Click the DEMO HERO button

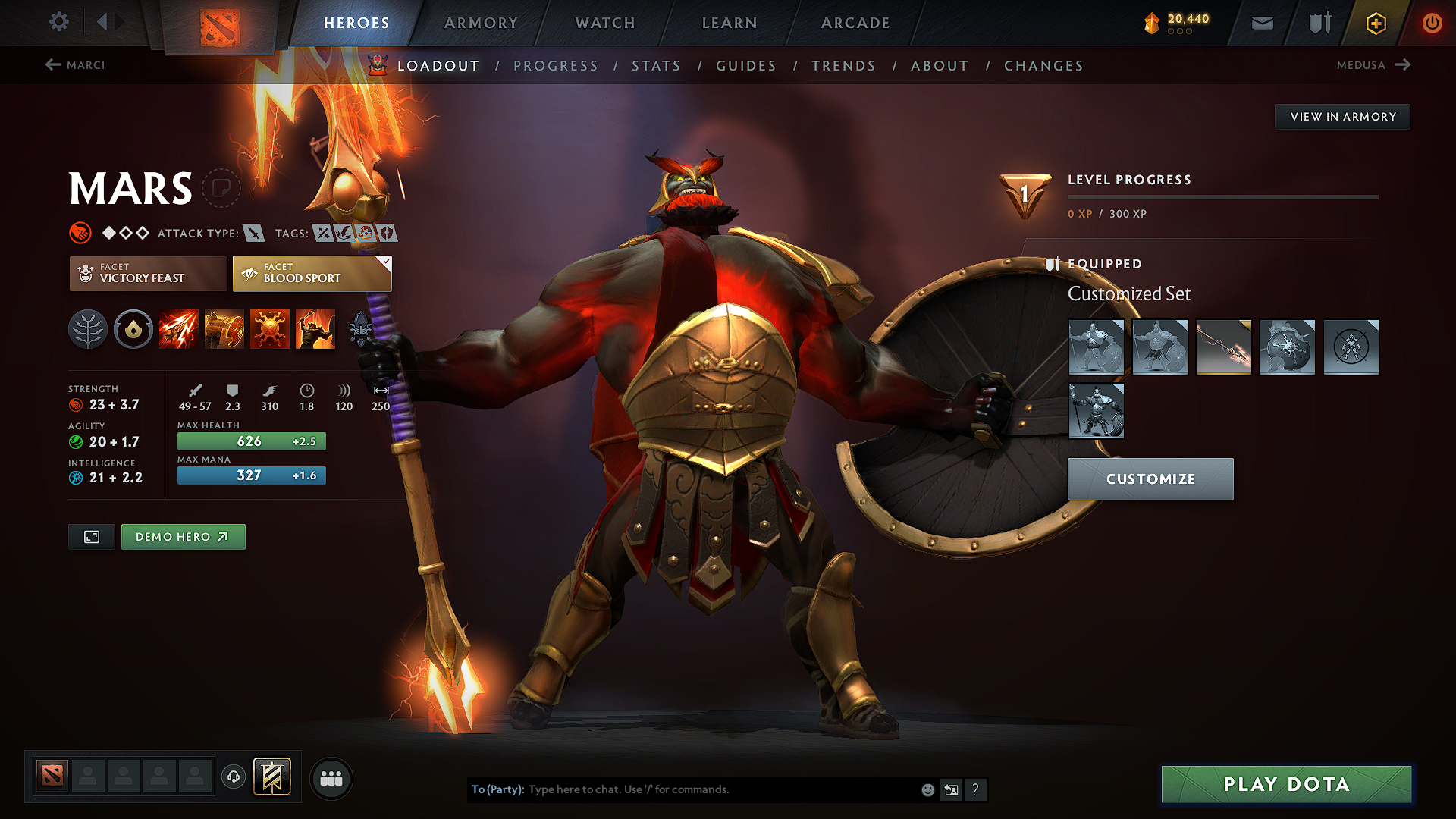(x=183, y=536)
